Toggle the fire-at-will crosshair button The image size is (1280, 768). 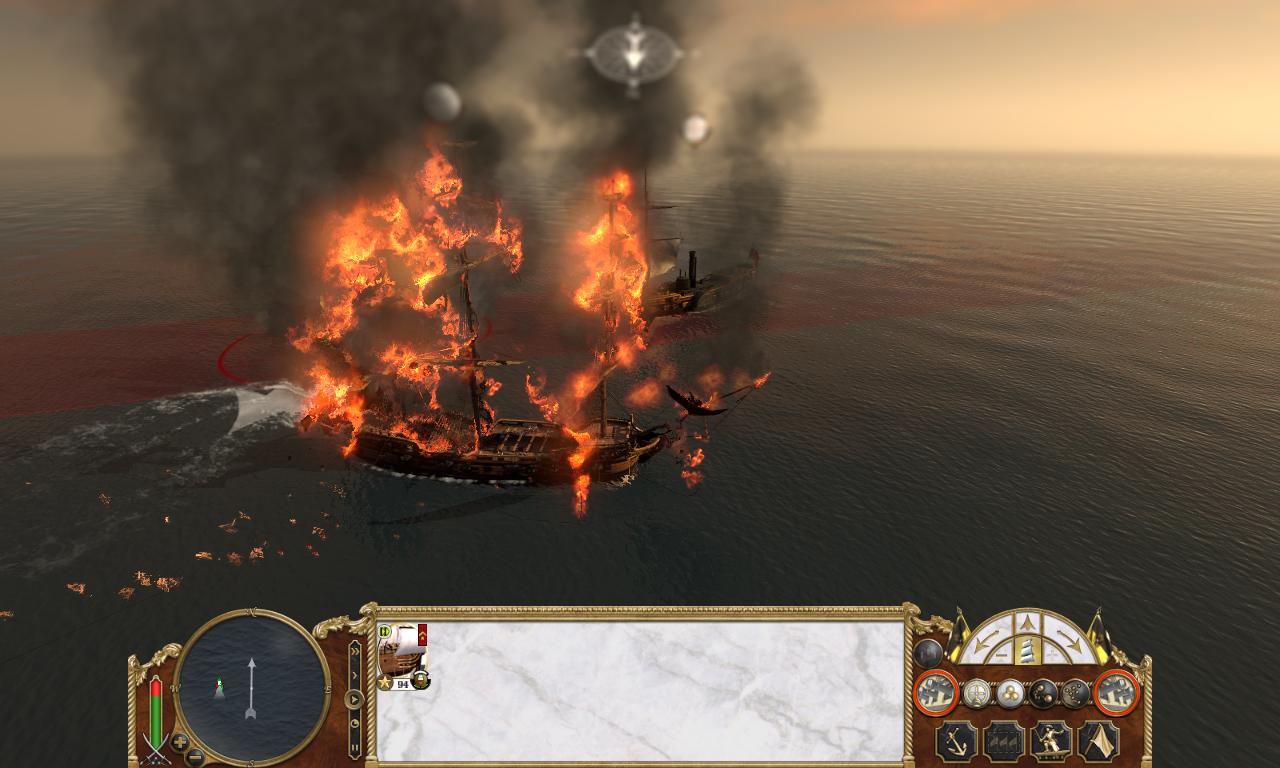pyautogui.click(x=977, y=693)
